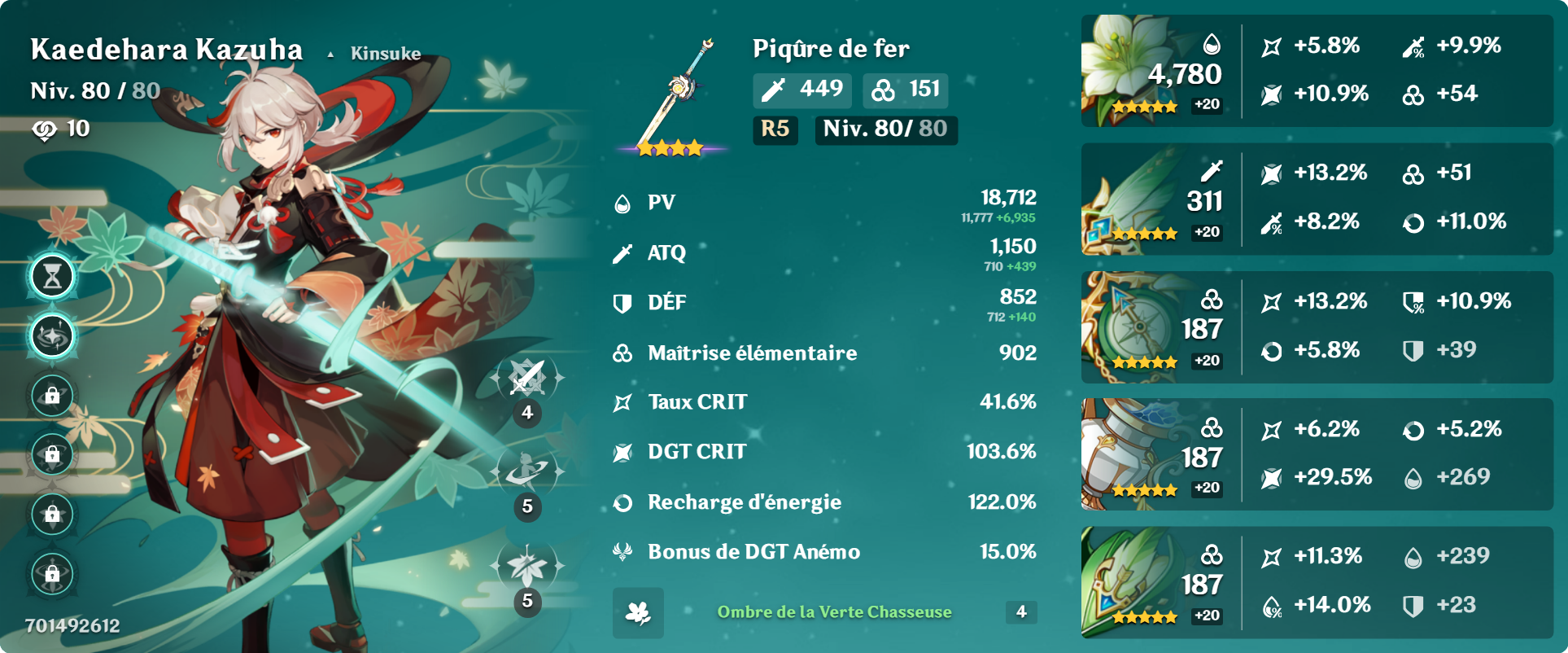Screen dimensions: 1568x653
Task: Show the maple leaf burst talent
Action: [527, 566]
